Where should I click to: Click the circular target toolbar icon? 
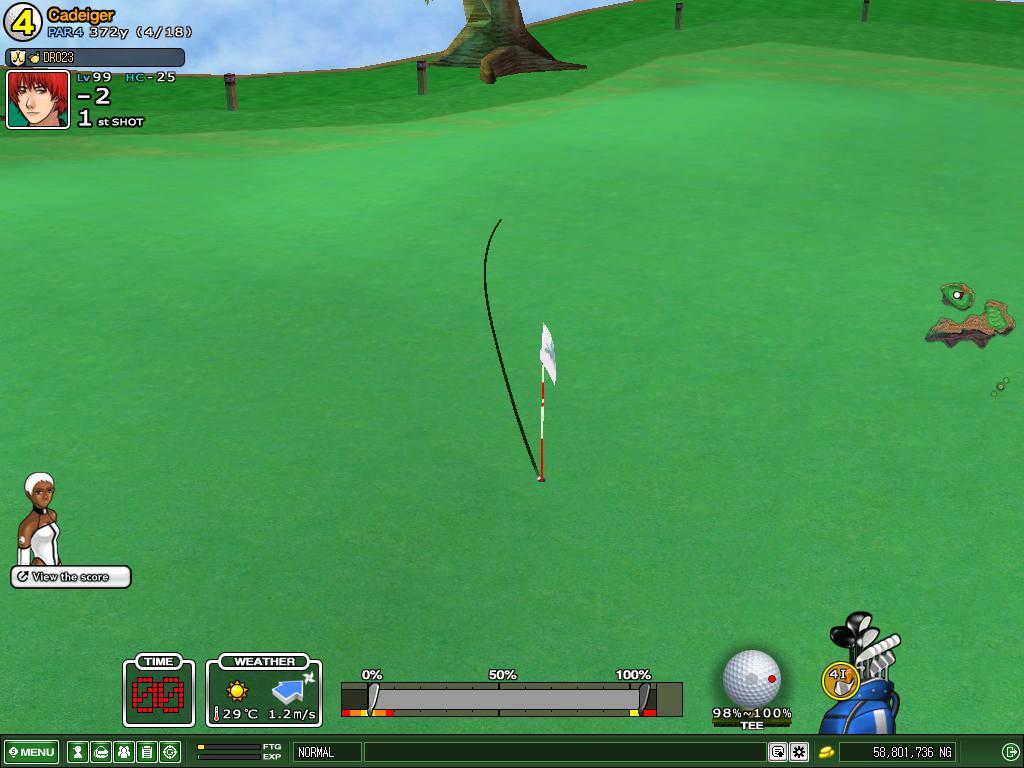point(170,752)
